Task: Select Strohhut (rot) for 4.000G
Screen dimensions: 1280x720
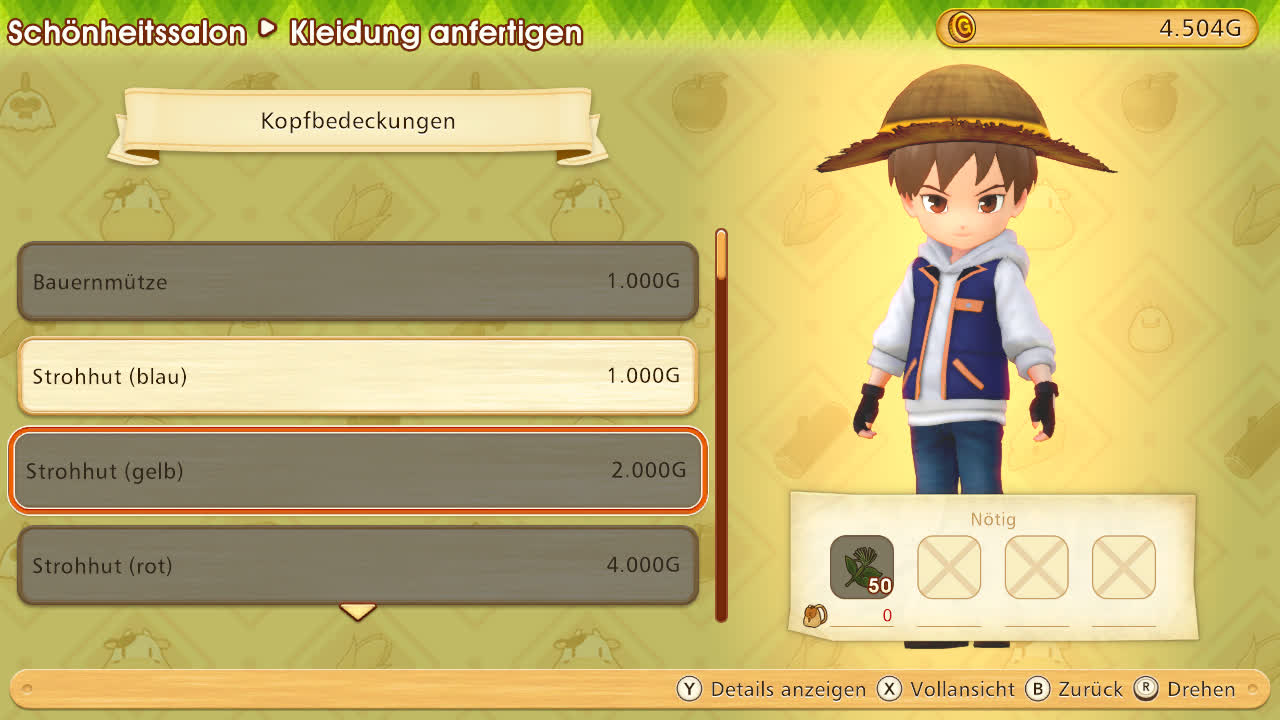Action: (357, 565)
